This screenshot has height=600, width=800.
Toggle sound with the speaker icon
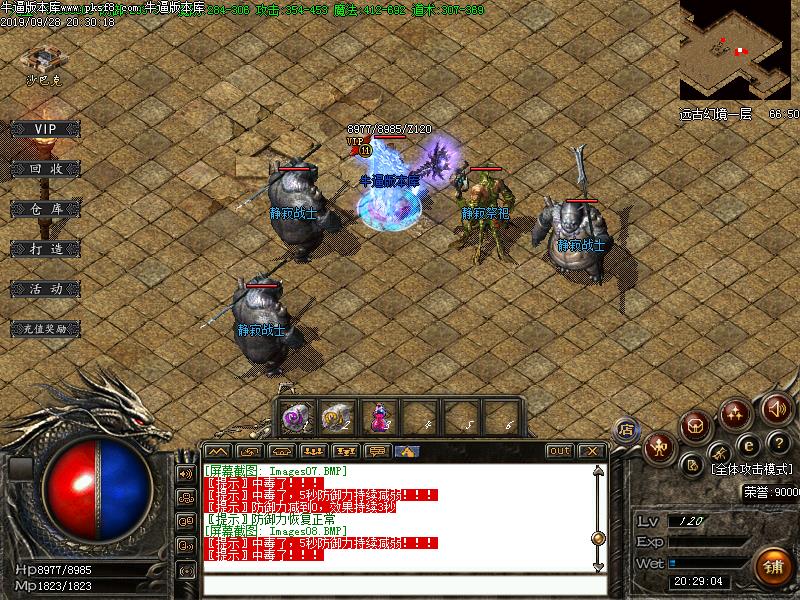775,408
